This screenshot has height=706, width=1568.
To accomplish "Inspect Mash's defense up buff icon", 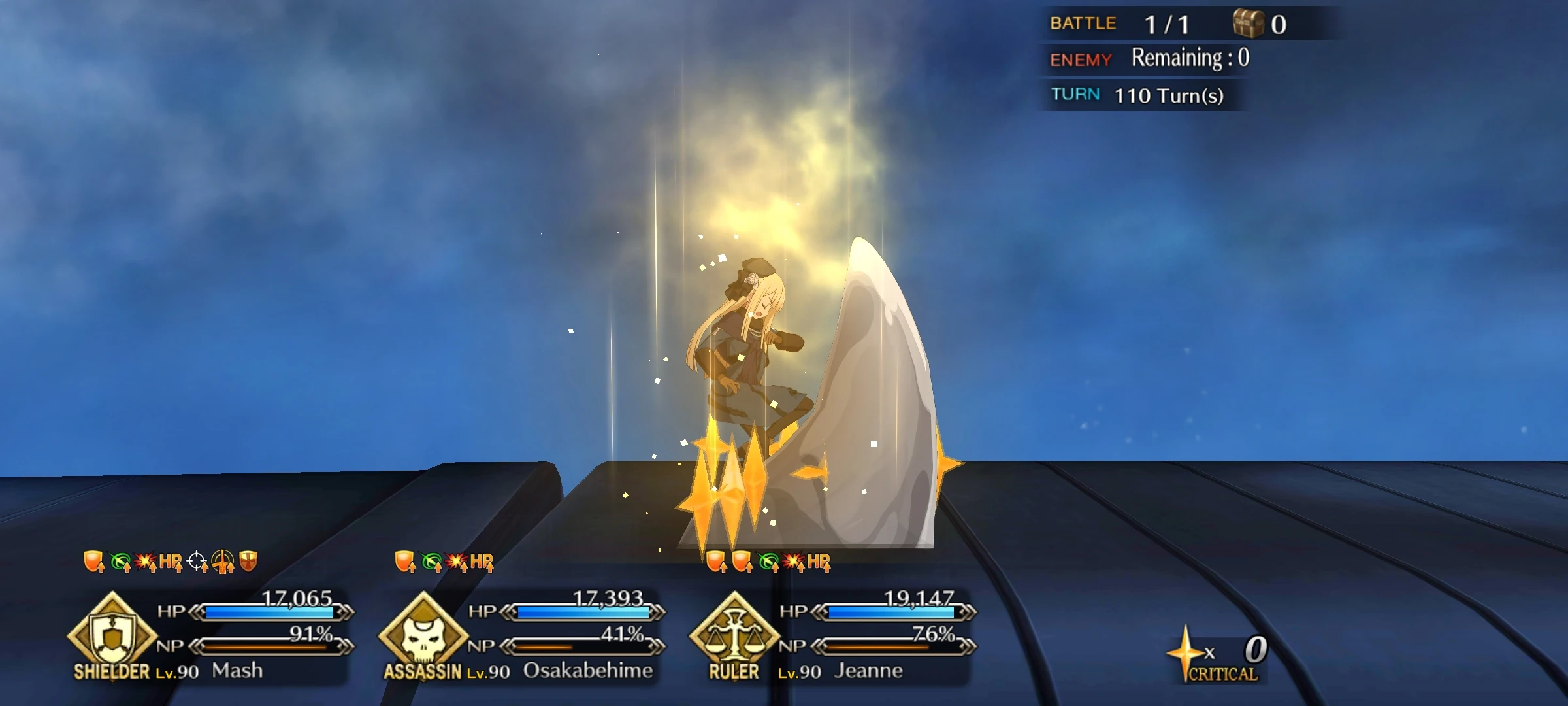I will tap(93, 561).
